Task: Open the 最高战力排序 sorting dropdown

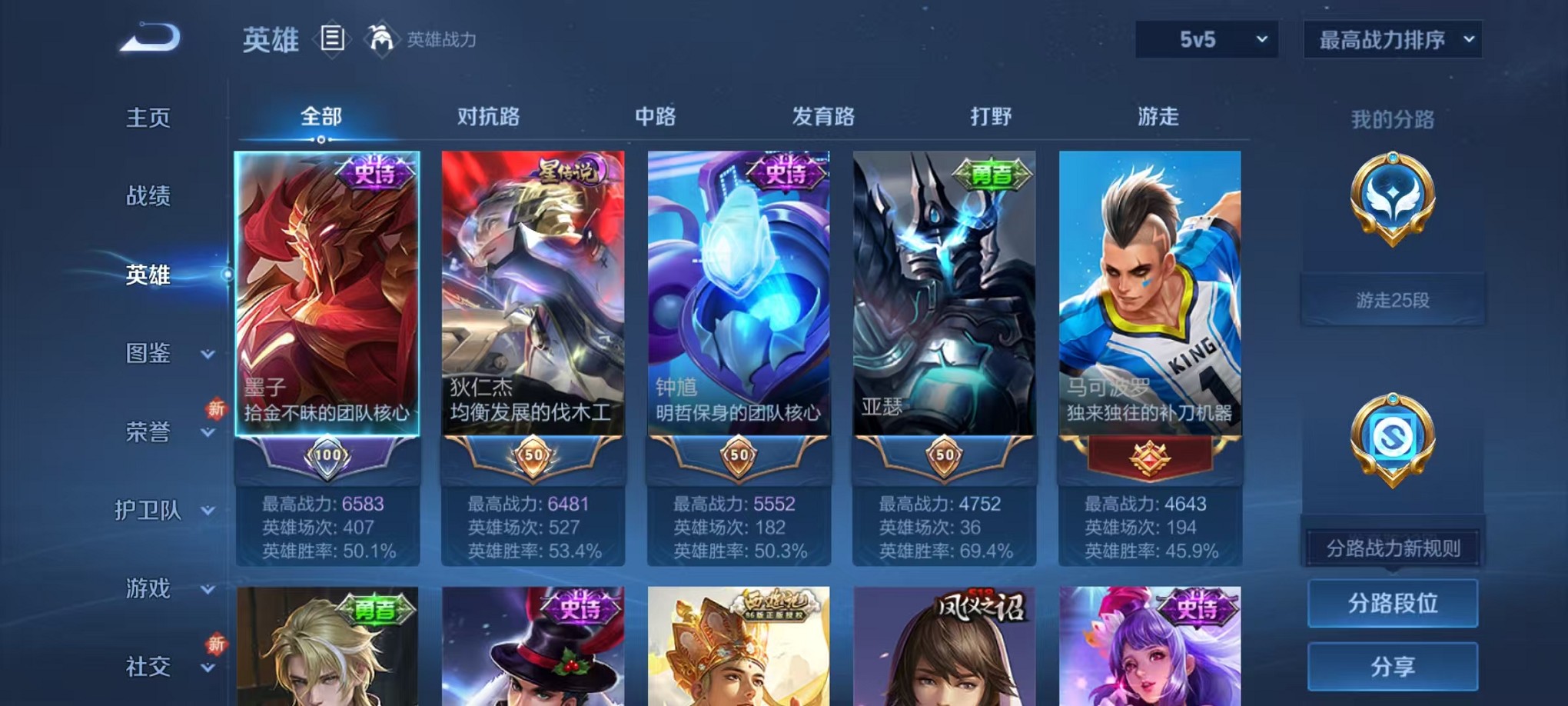Action: pyautogui.click(x=1391, y=38)
